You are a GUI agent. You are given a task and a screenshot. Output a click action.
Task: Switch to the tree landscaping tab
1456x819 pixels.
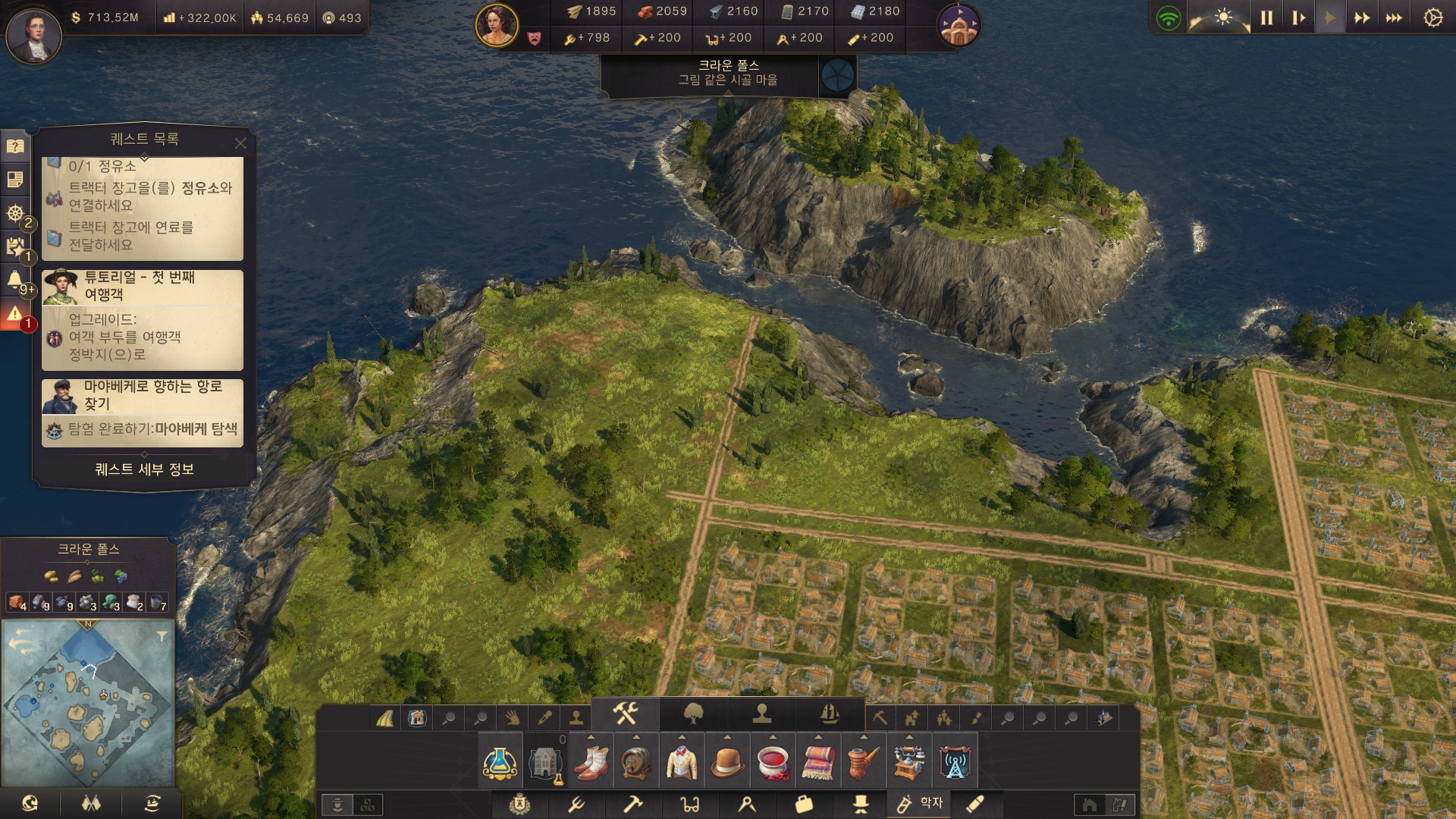coord(693,714)
